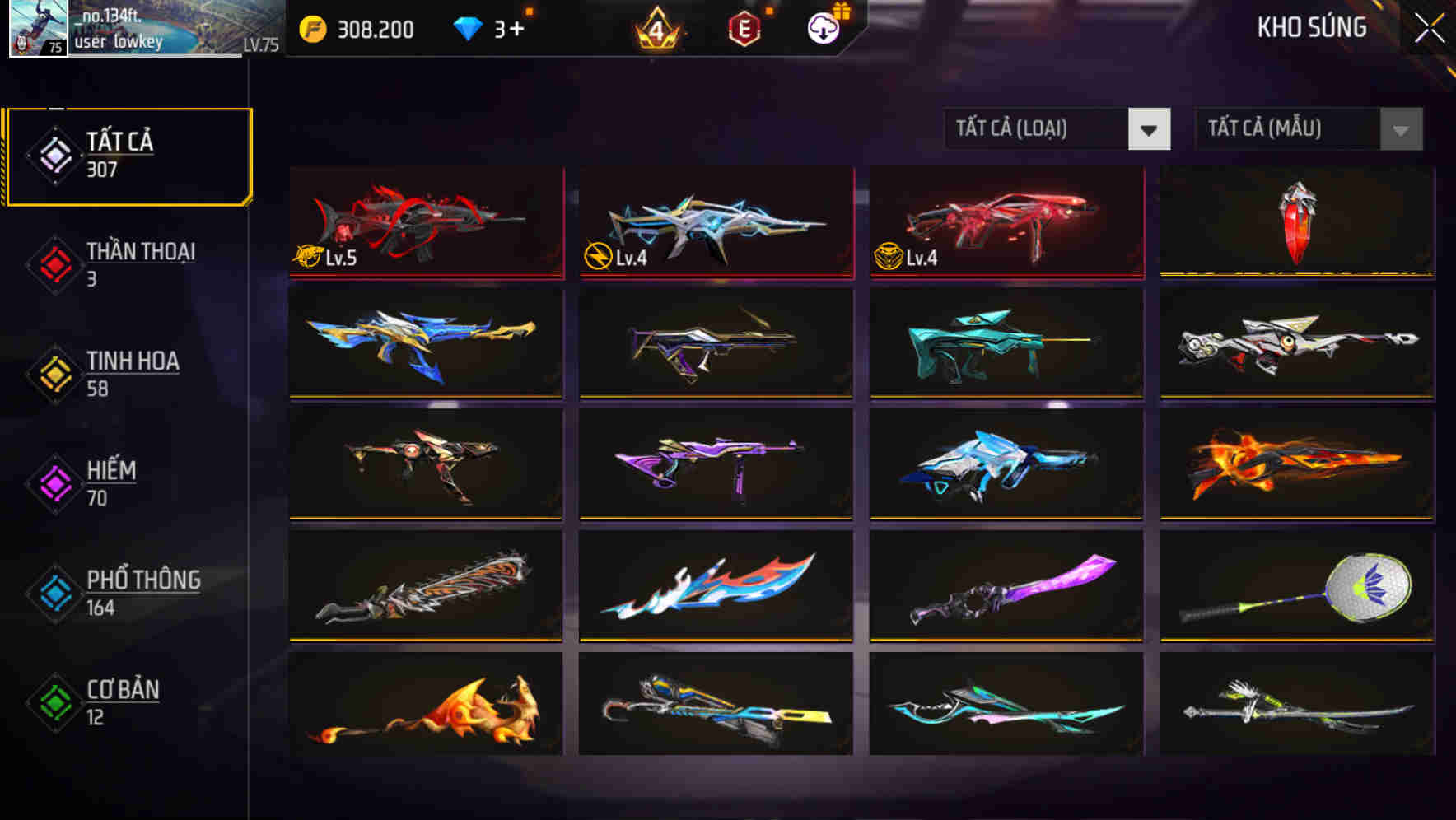Click the KHO SÚNG title text
Image resolution: width=1456 pixels, height=820 pixels.
pos(1311,27)
